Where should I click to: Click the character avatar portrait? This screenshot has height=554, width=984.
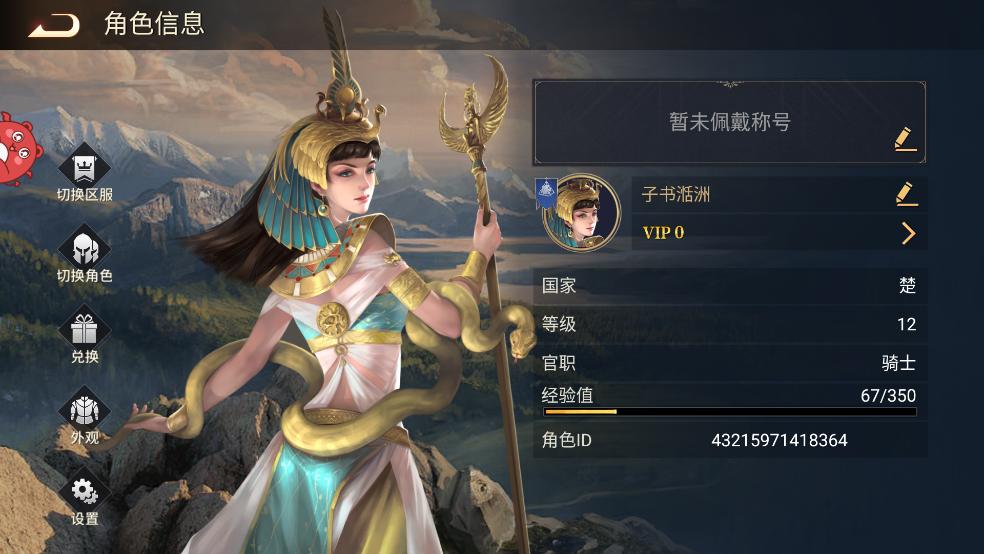581,213
